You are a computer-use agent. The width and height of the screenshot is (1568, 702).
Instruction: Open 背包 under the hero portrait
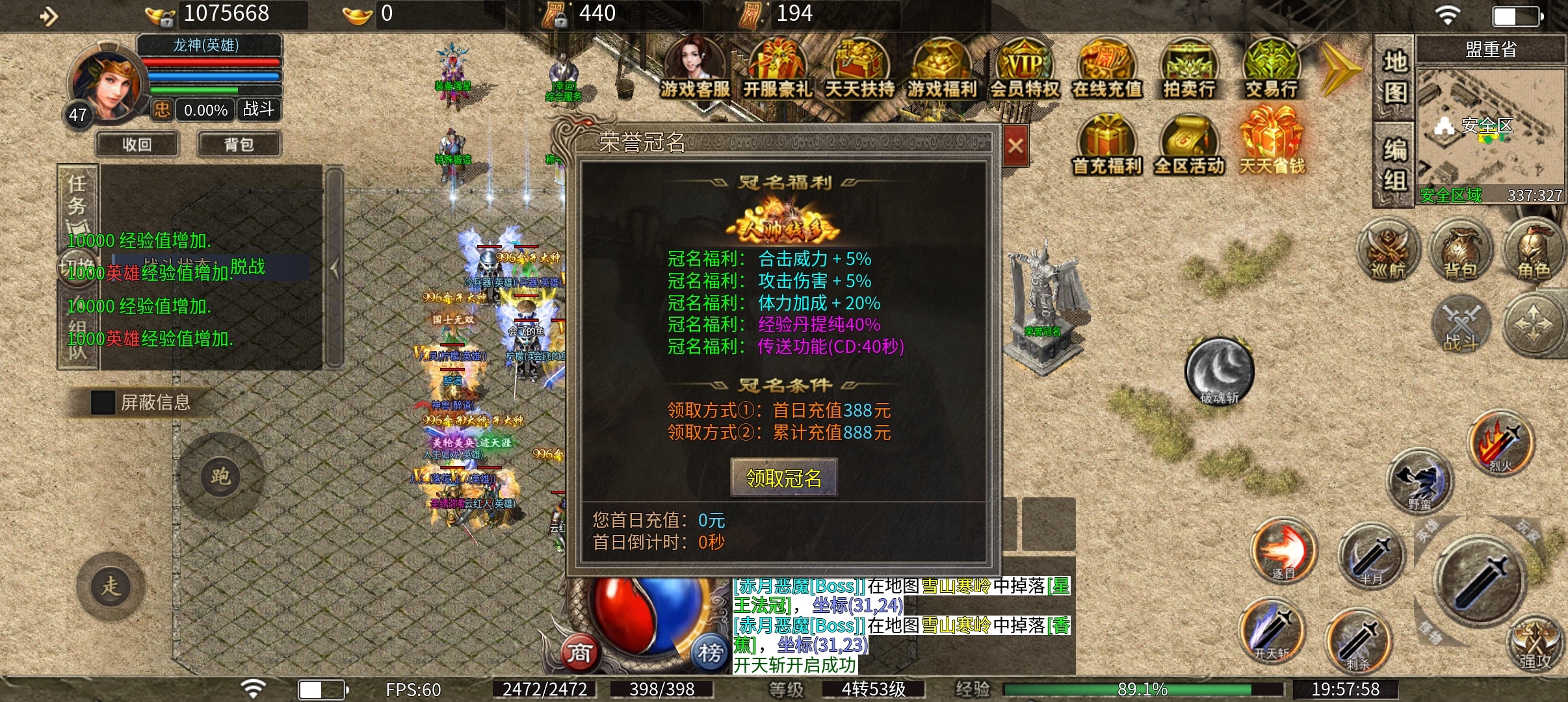(x=239, y=144)
